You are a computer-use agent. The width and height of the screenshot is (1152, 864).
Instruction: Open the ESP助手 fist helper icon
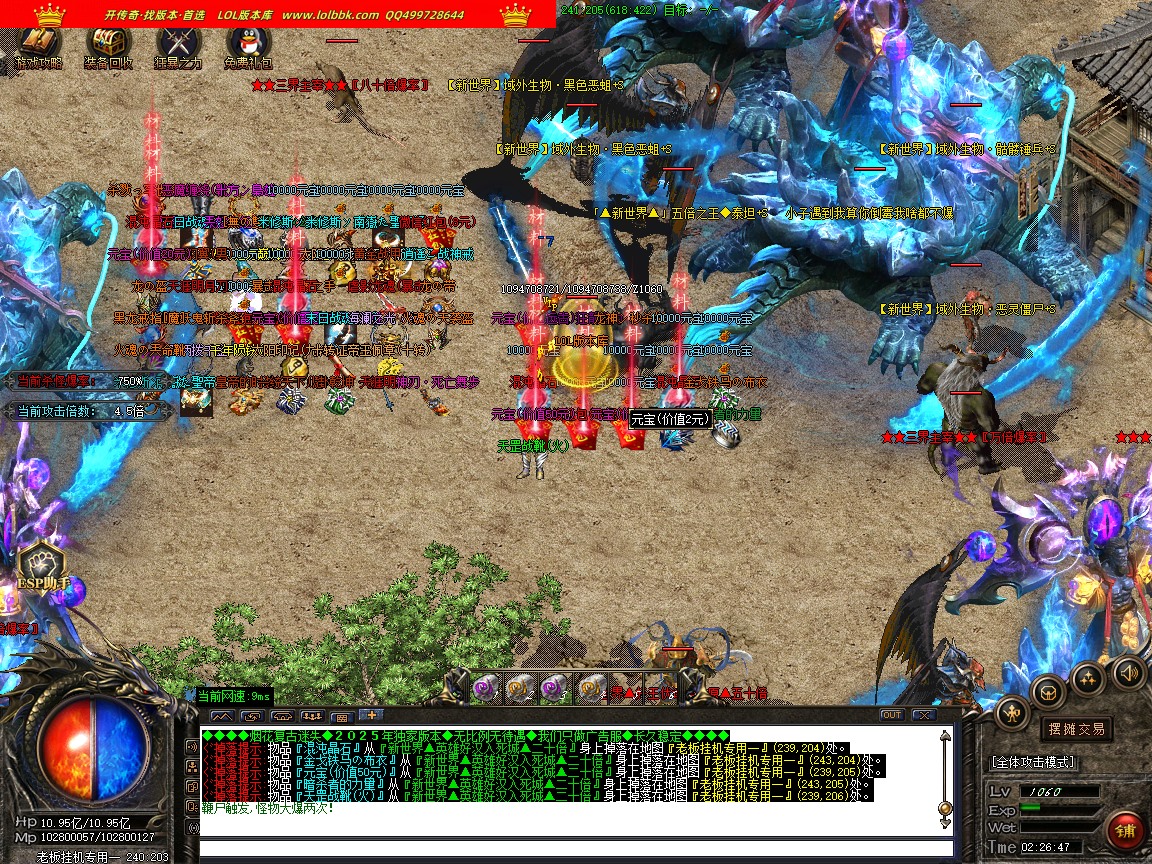point(41,567)
